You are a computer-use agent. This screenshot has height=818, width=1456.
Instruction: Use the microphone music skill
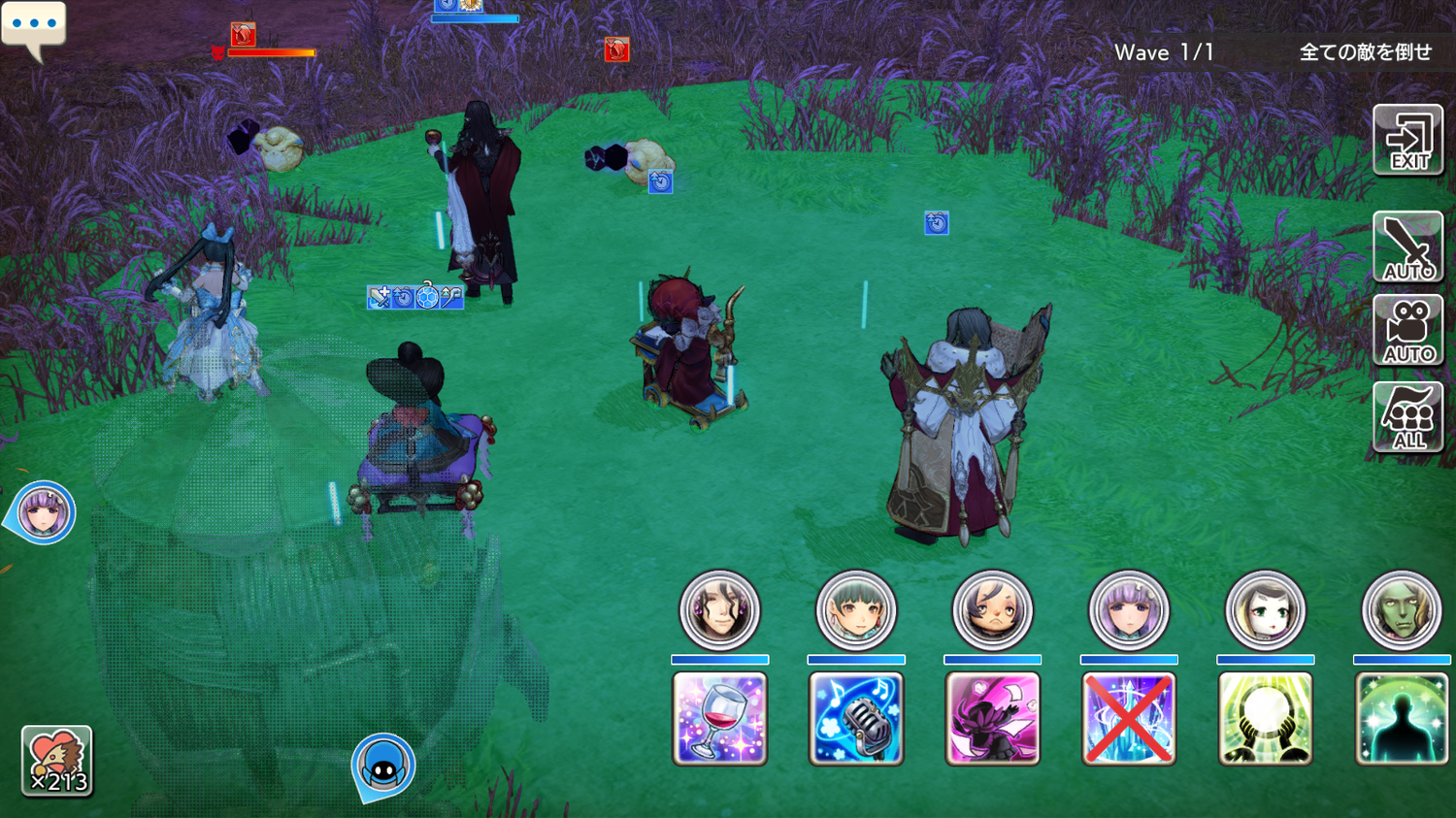tap(856, 718)
